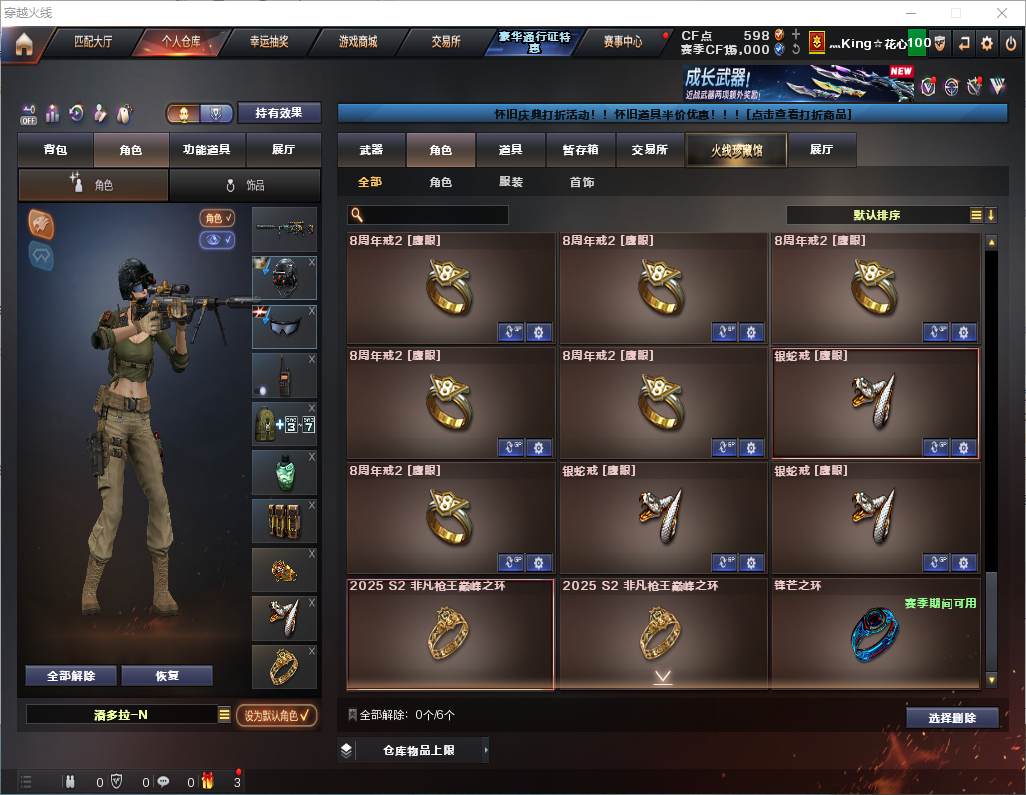Open the 幸运抽奖 lucky draw page
The image size is (1026, 795).
[268, 42]
